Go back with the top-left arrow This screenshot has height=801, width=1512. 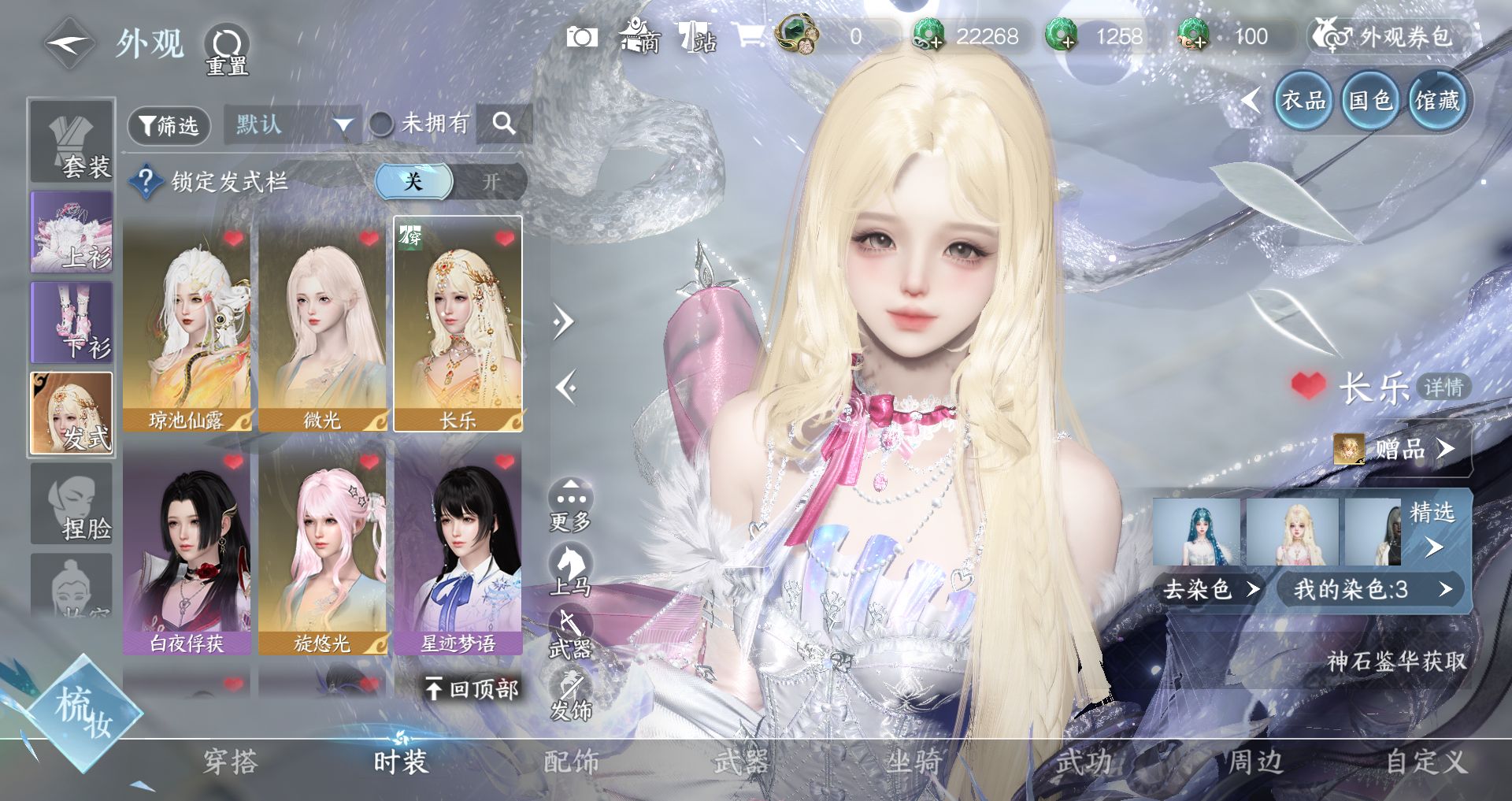[69, 44]
